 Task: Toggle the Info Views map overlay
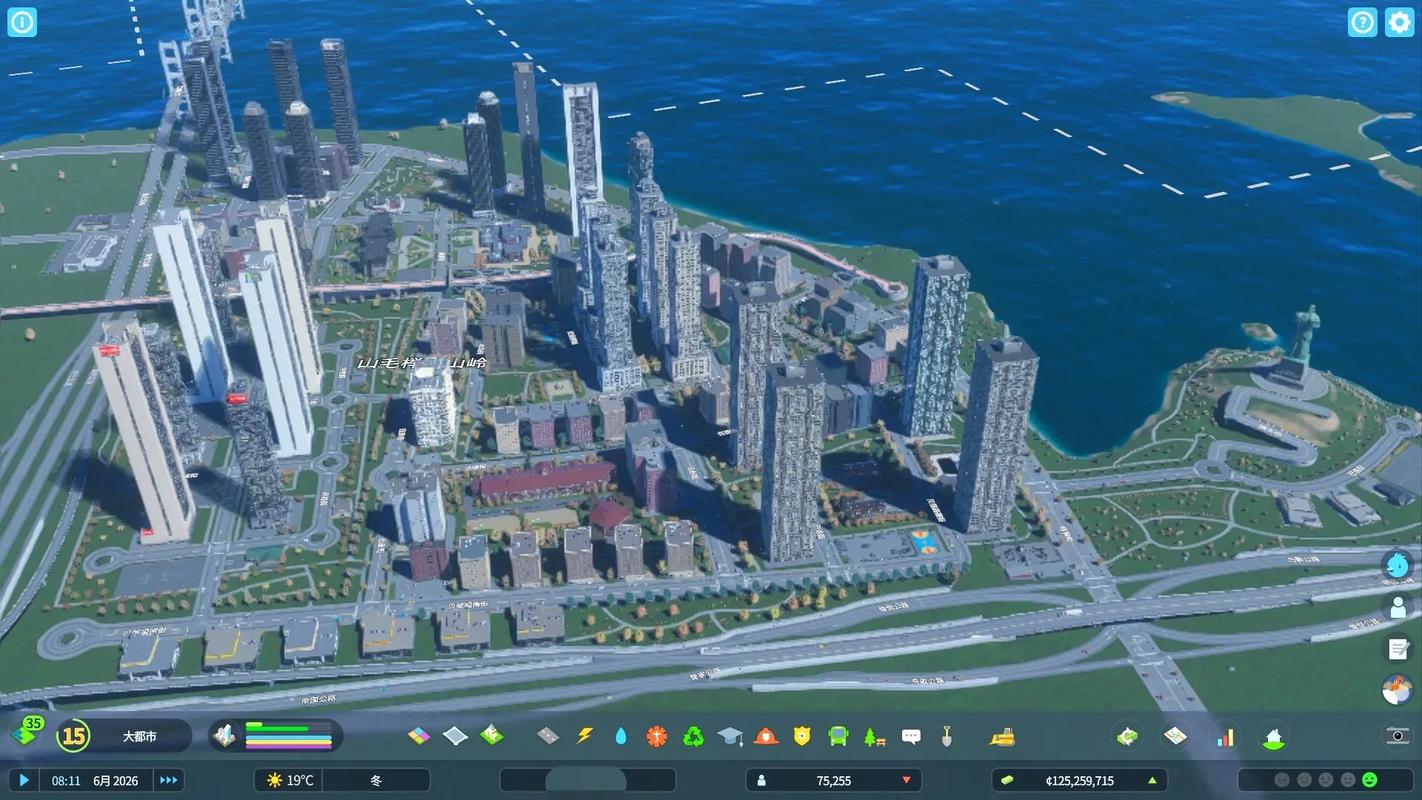click(1175, 735)
